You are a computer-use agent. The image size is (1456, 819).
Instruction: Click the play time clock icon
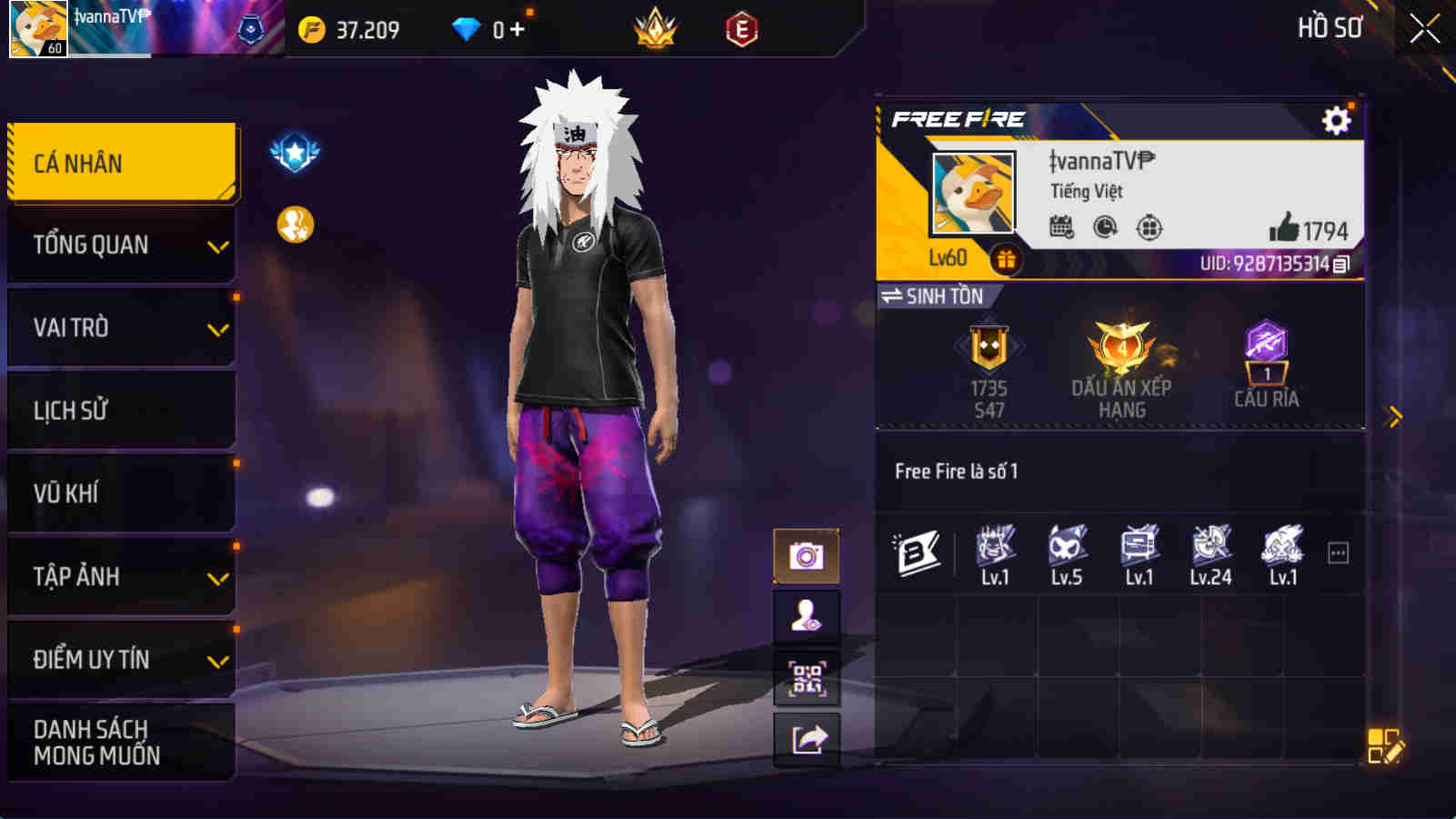click(x=1103, y=229)
